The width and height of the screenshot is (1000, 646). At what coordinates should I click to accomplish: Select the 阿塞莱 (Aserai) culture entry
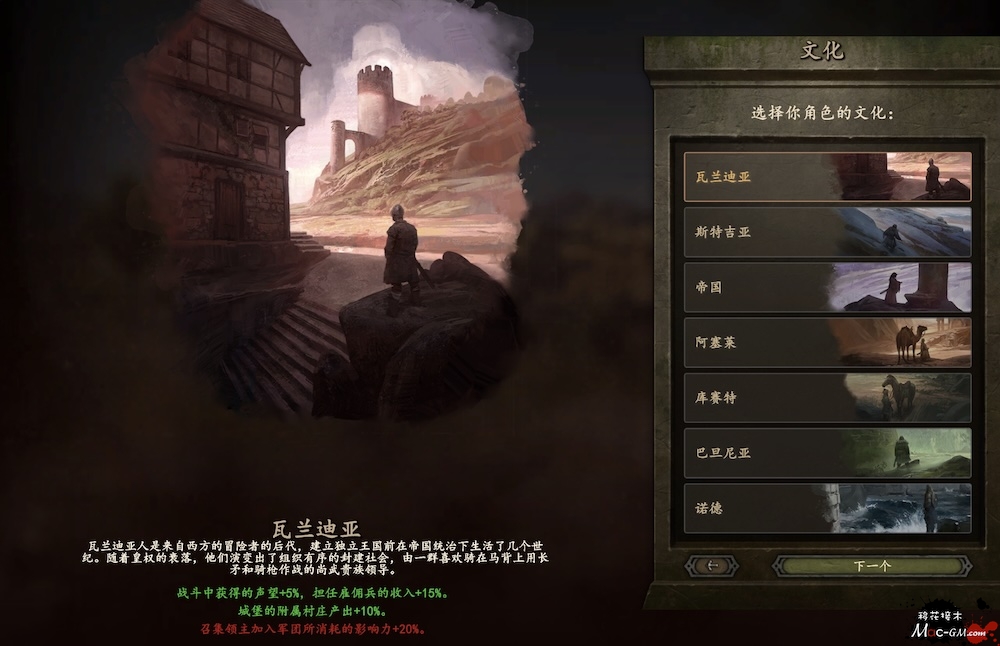click(827, 343)
